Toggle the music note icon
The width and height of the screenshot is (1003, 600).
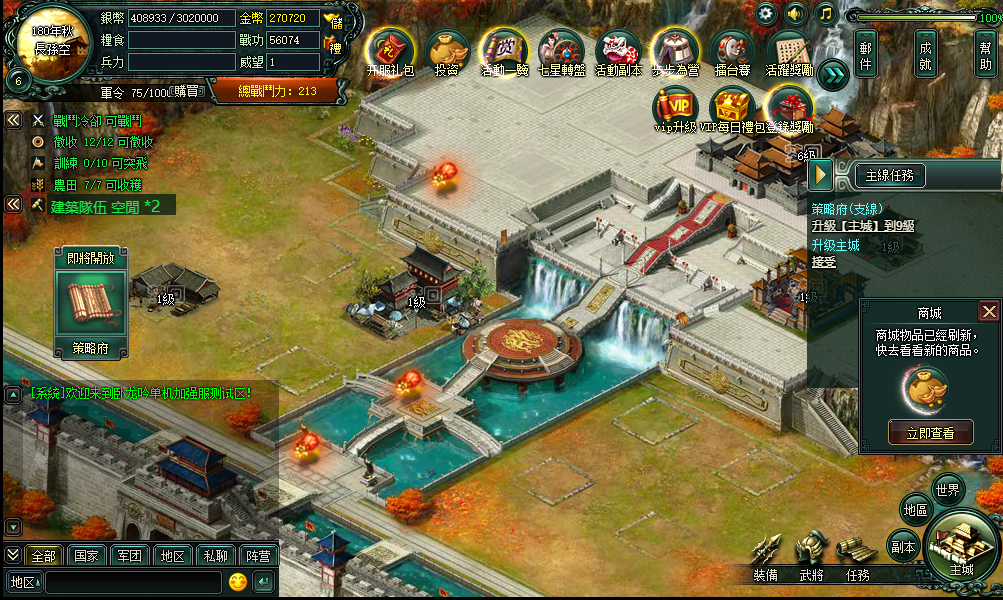pos(825,14)
